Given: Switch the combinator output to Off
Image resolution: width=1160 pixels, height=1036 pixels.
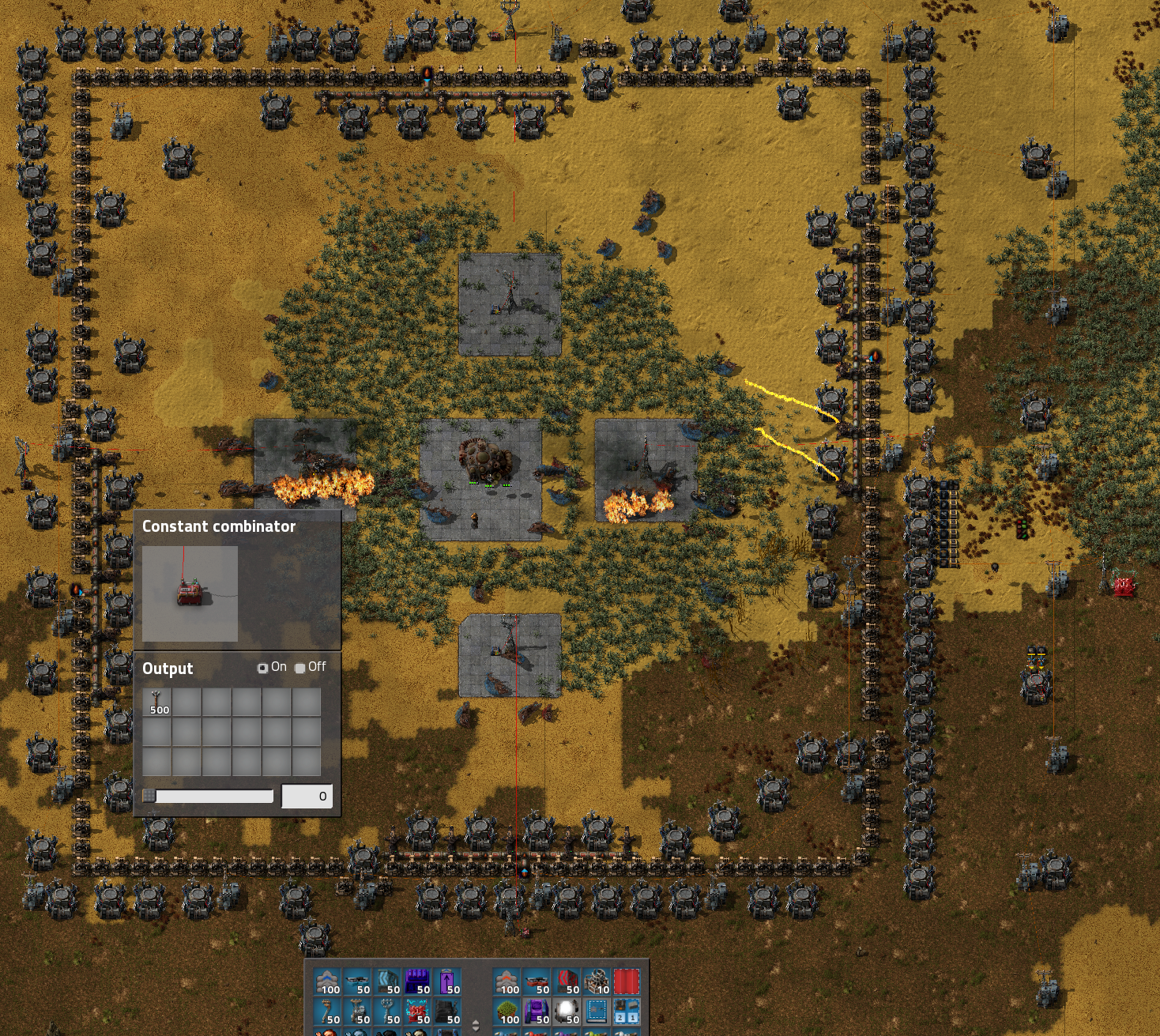Looking at the screenshot, I should pos(300,668).
